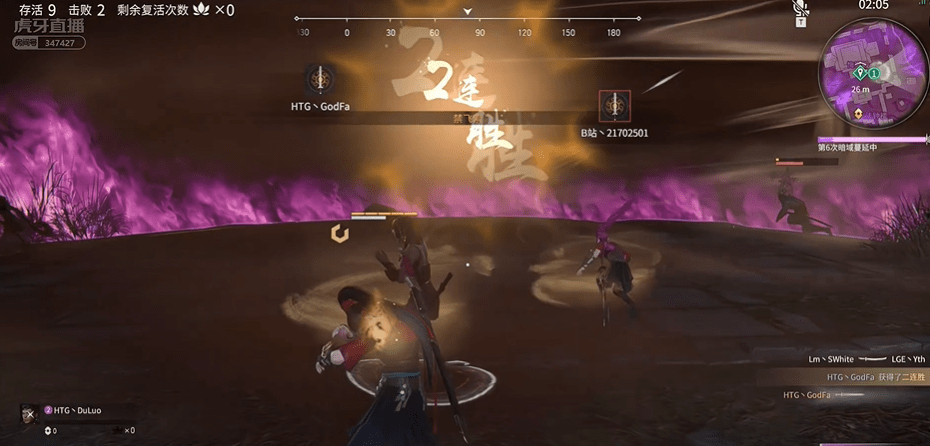Click the green numbered marker on minimap
Viewport: 930px width, 446px height.
(874, 73)
